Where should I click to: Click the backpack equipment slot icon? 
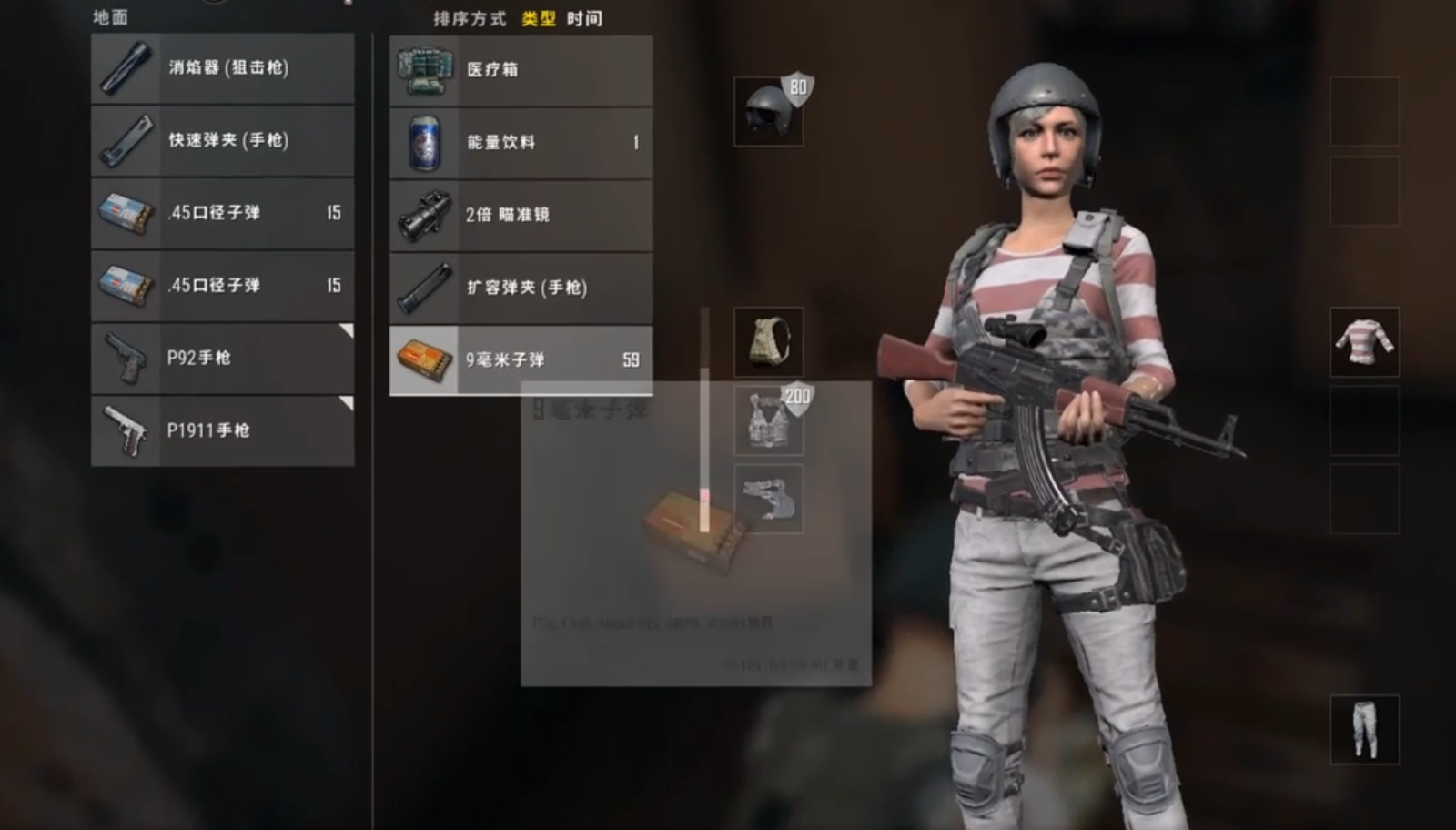point(769,343)
